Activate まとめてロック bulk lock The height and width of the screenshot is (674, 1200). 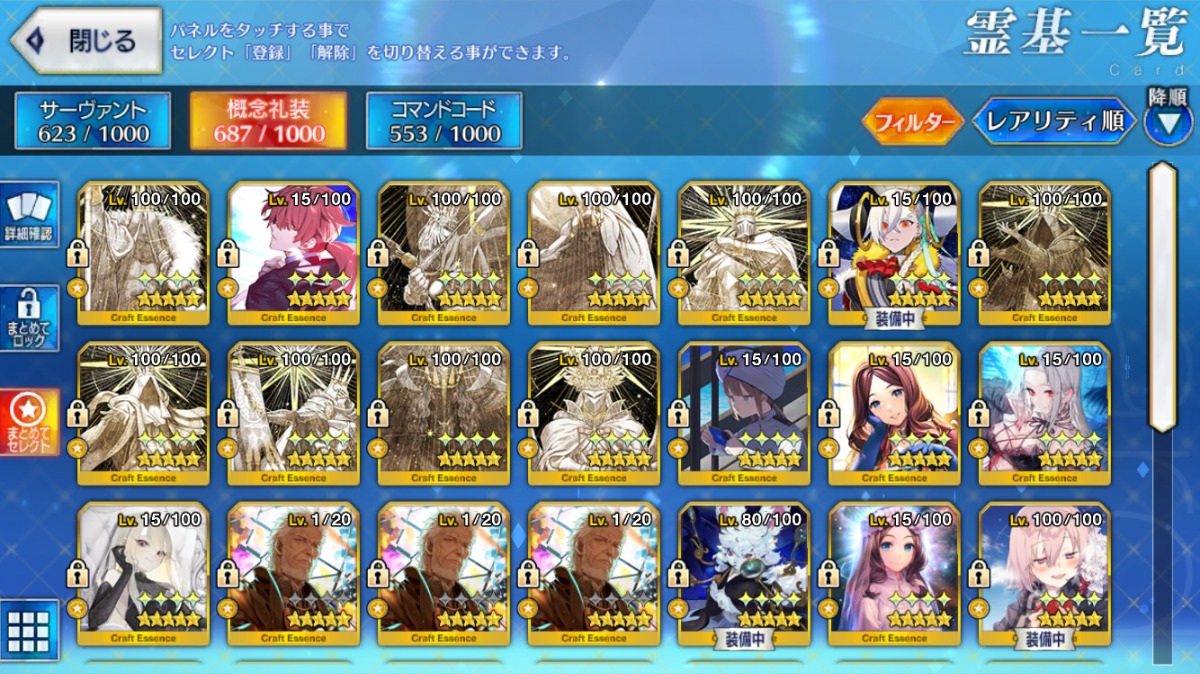click(x=30, y=319)
